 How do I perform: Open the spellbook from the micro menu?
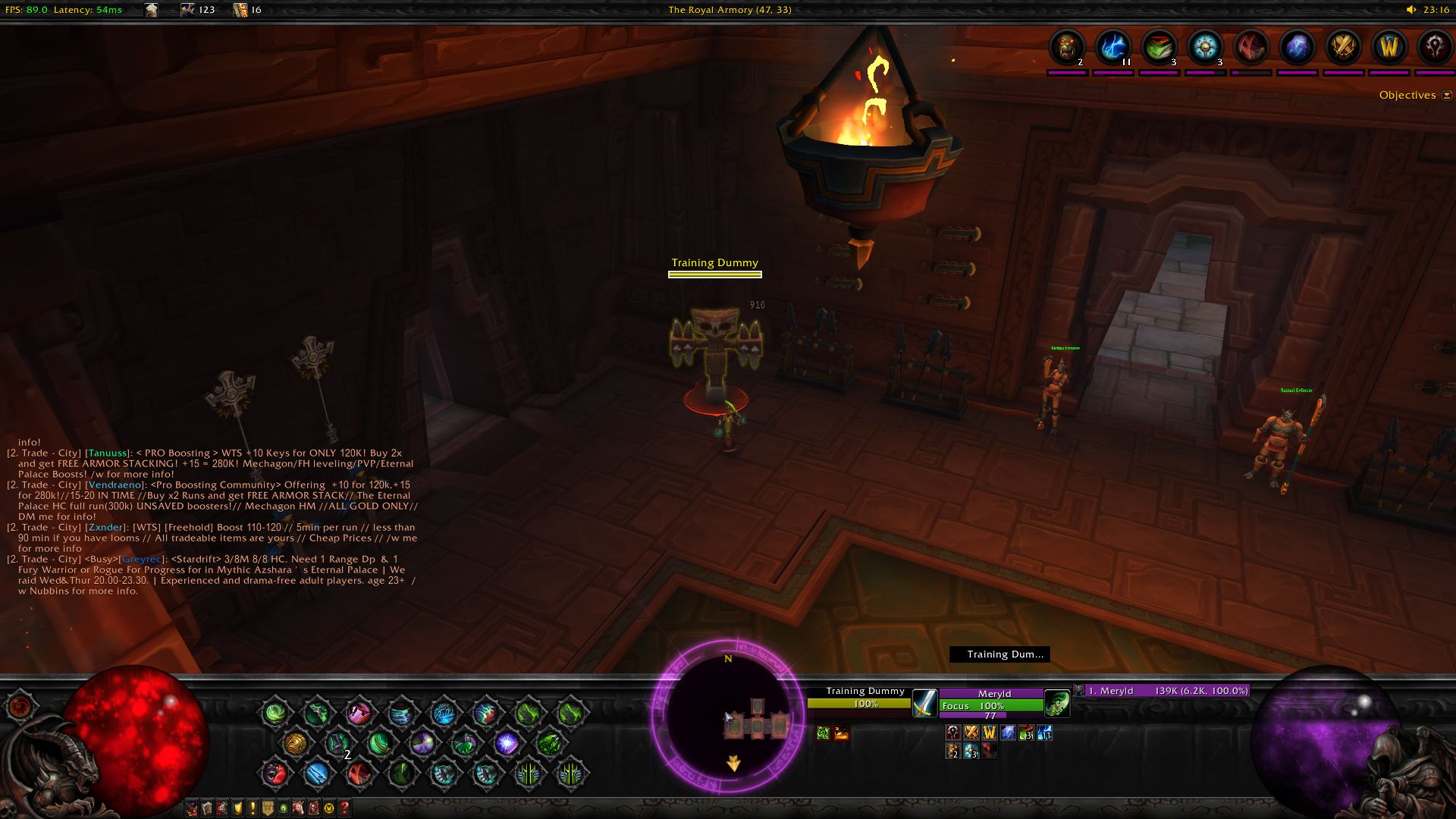(x=206, y=808)
